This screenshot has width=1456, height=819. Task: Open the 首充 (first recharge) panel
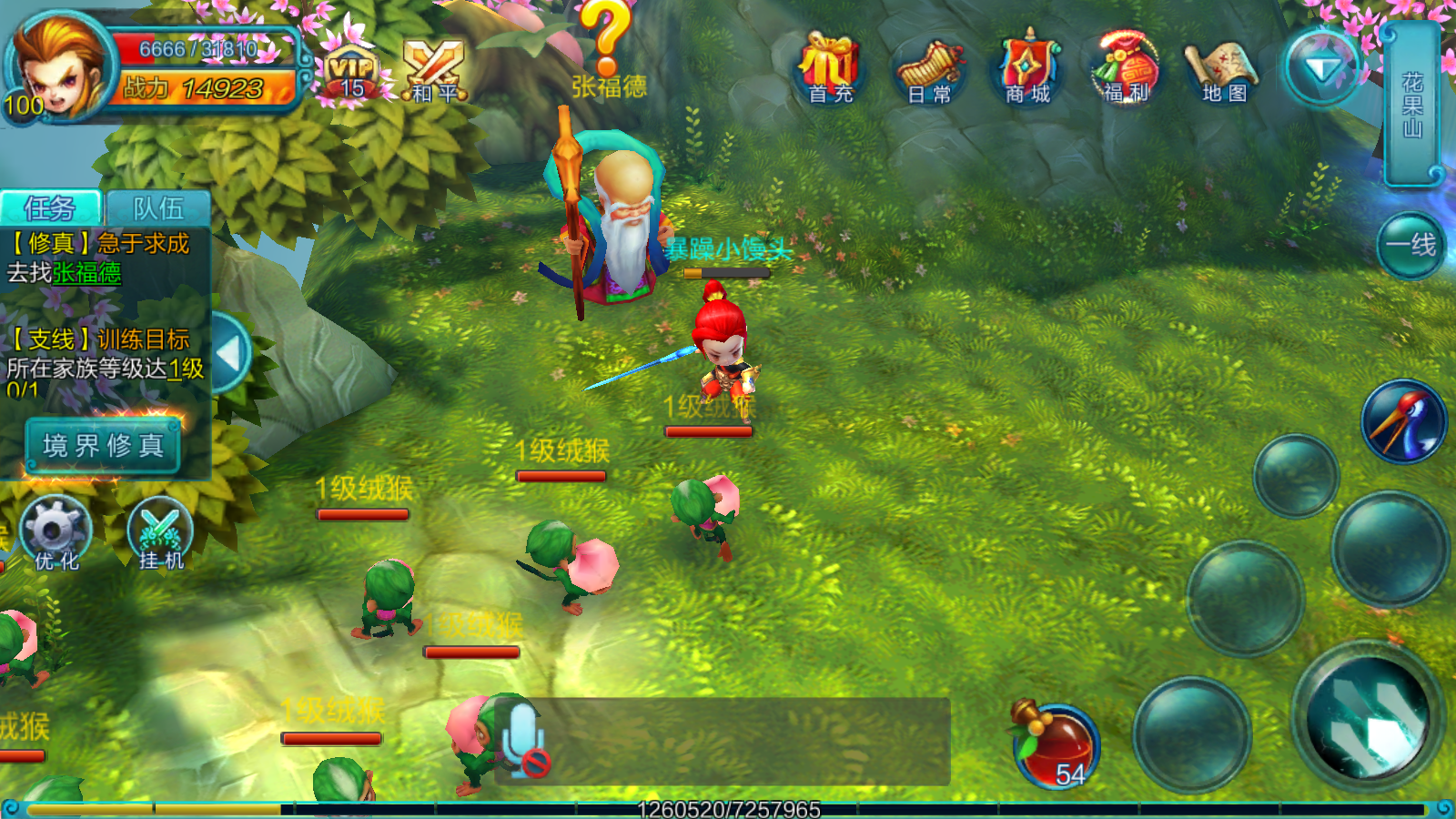(831, 64)
